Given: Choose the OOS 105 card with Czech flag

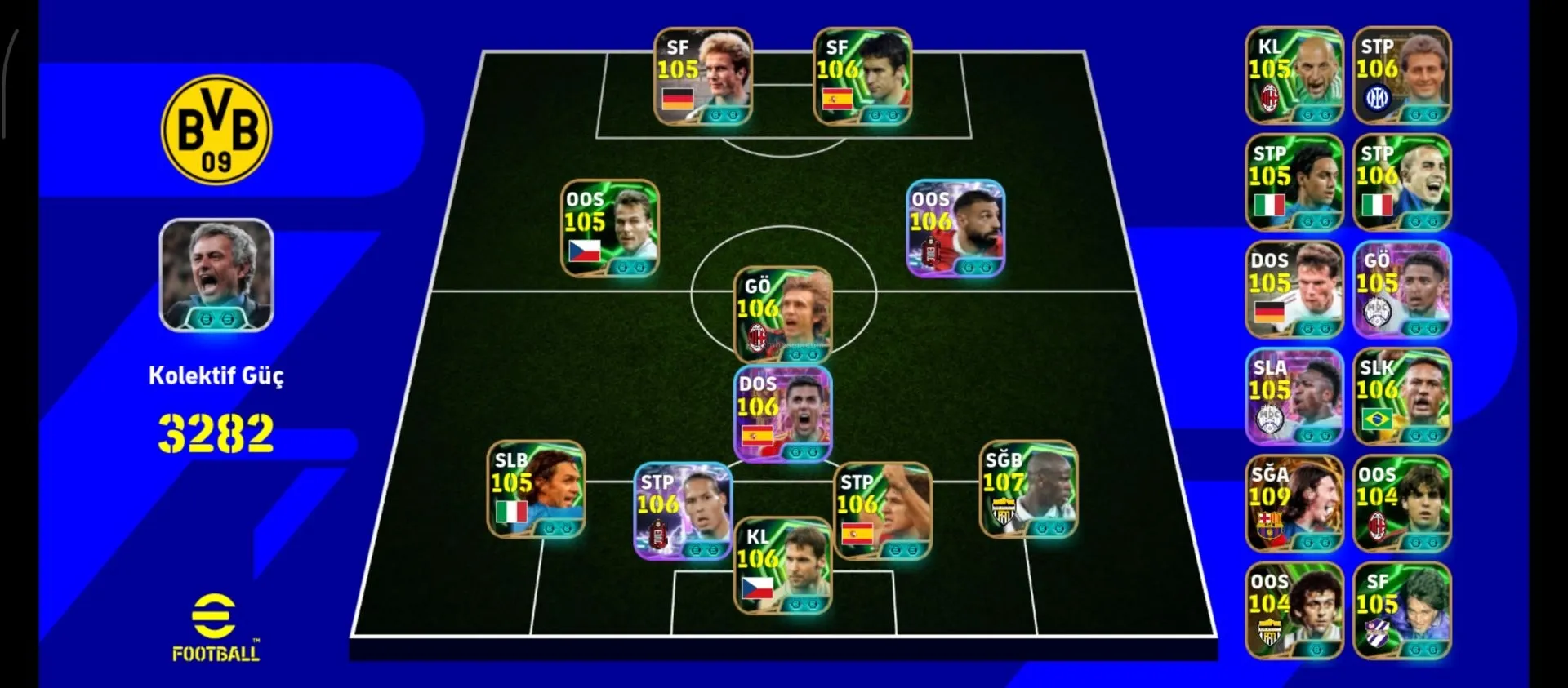Looking at the screenshot, I should (610, 229).
